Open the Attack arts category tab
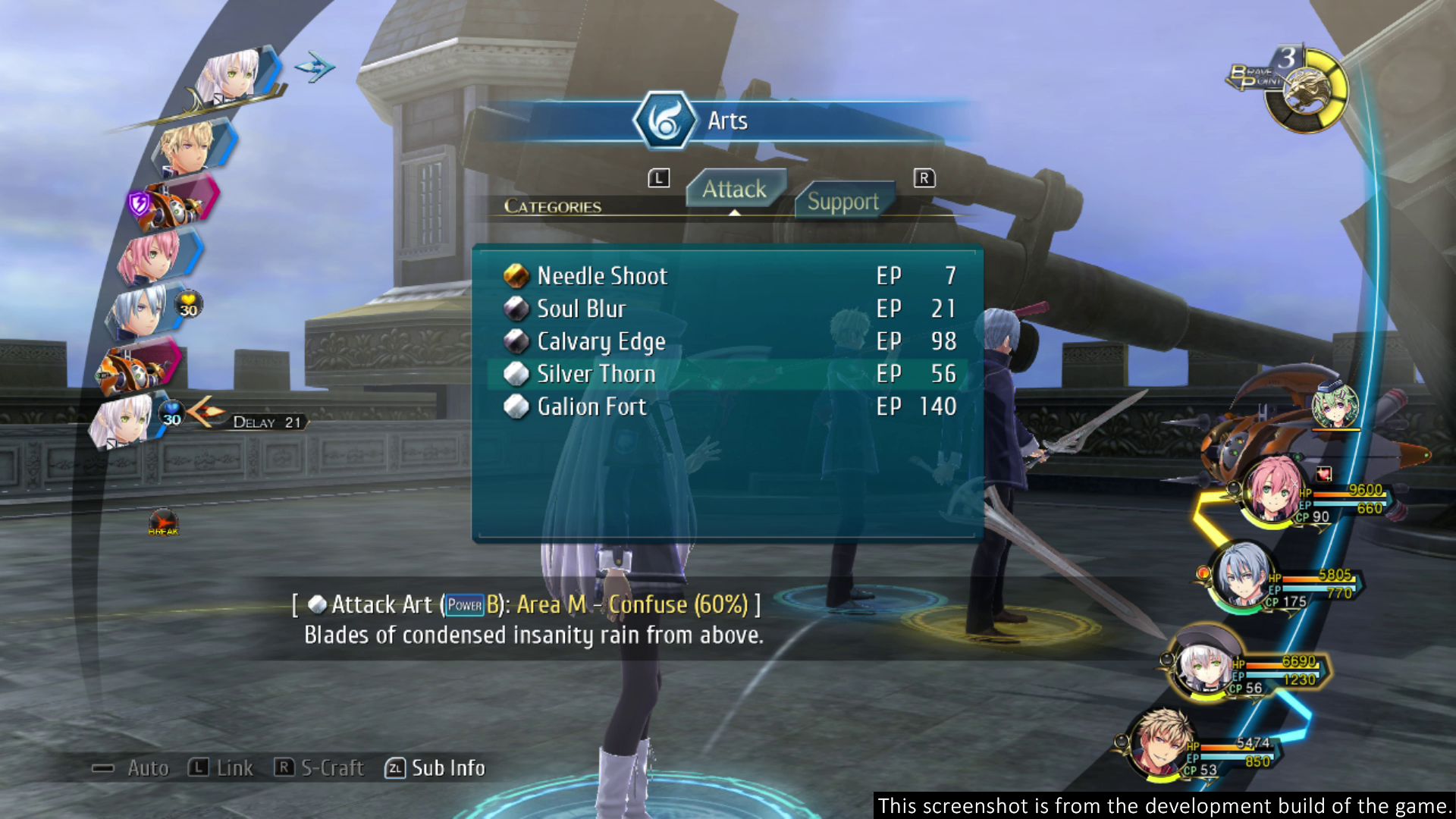 (734, 190)
